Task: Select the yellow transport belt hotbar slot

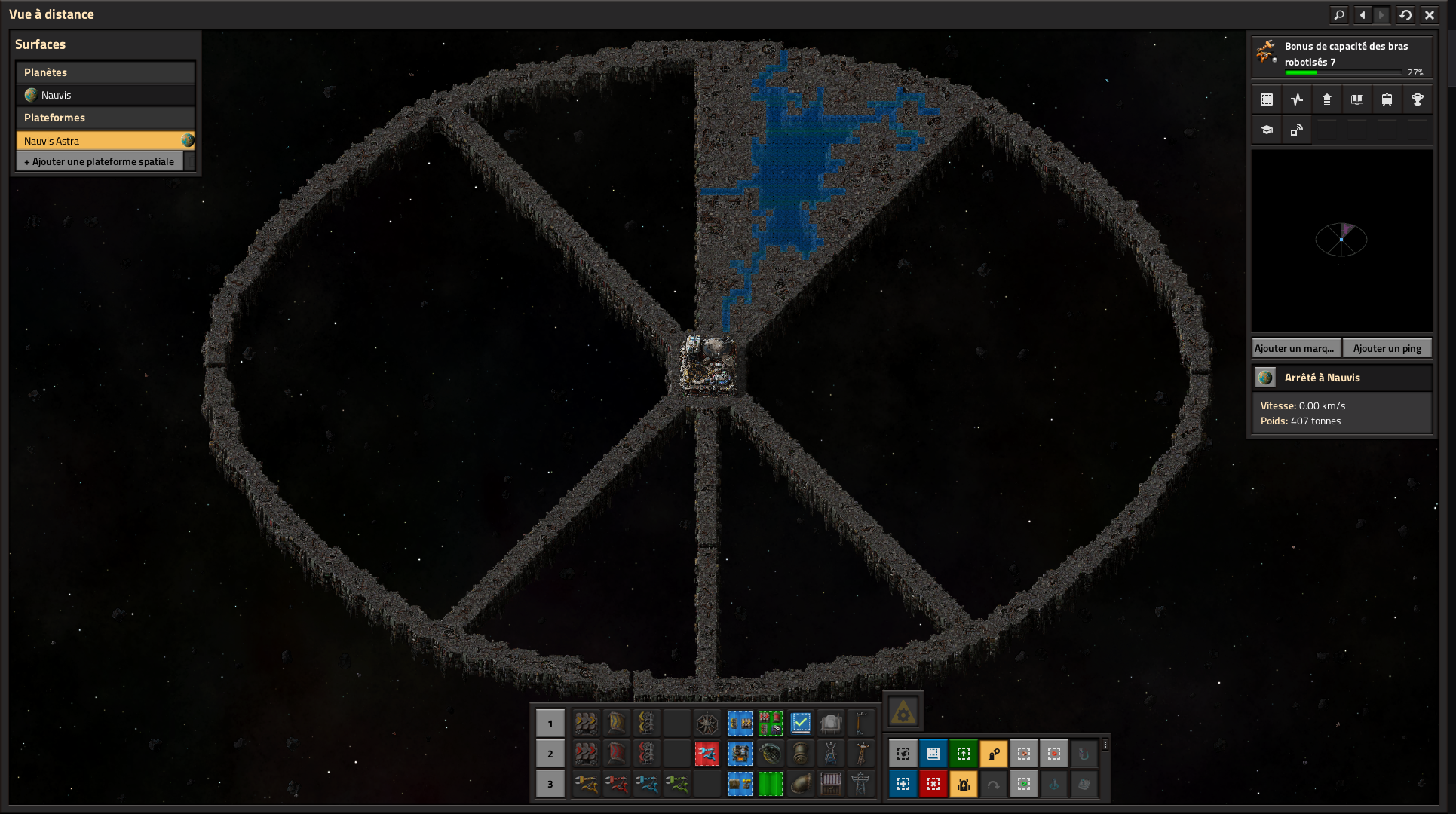Action: (586, 724)
